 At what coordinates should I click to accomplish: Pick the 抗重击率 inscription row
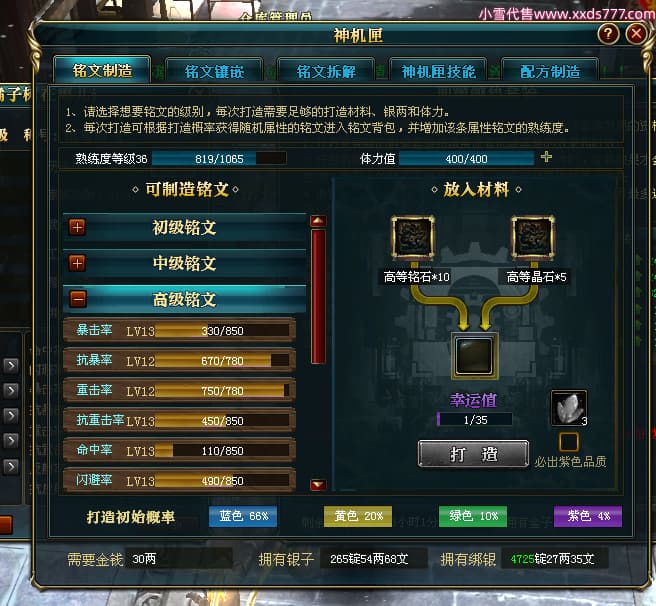click(179, 421)
